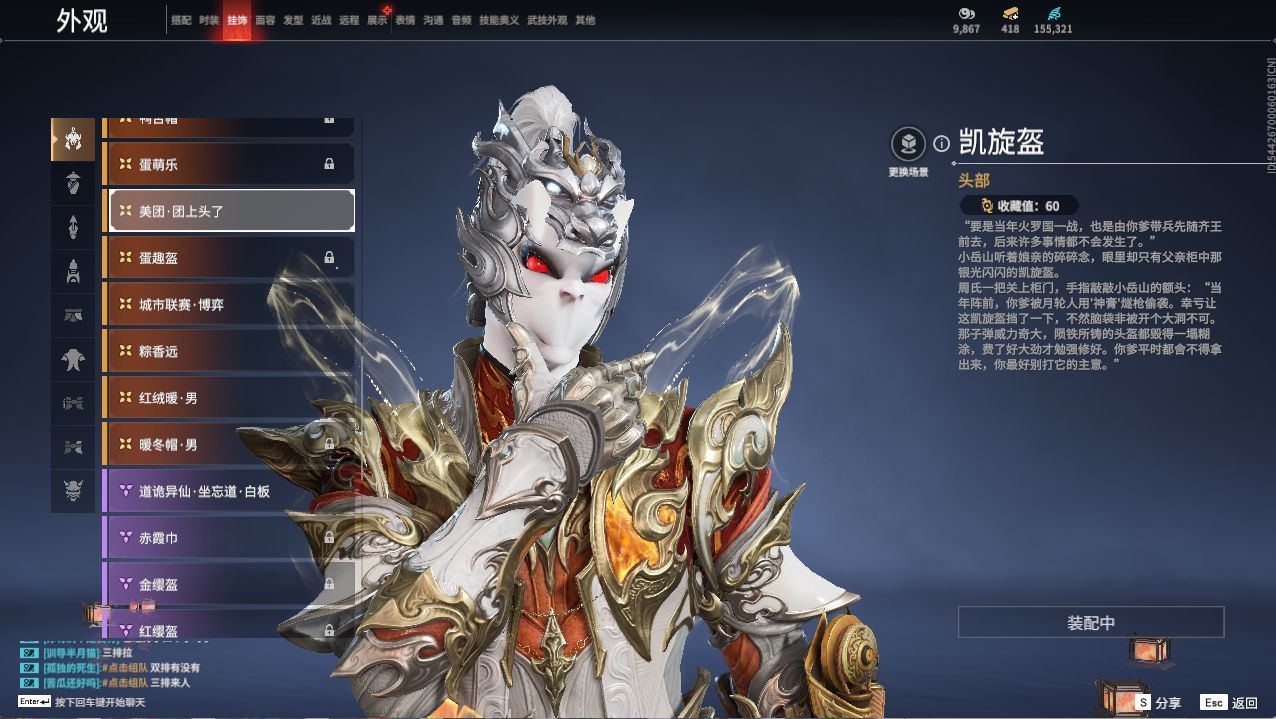Select the 面容 tab

pyautogui.click(x=265, y=20)
